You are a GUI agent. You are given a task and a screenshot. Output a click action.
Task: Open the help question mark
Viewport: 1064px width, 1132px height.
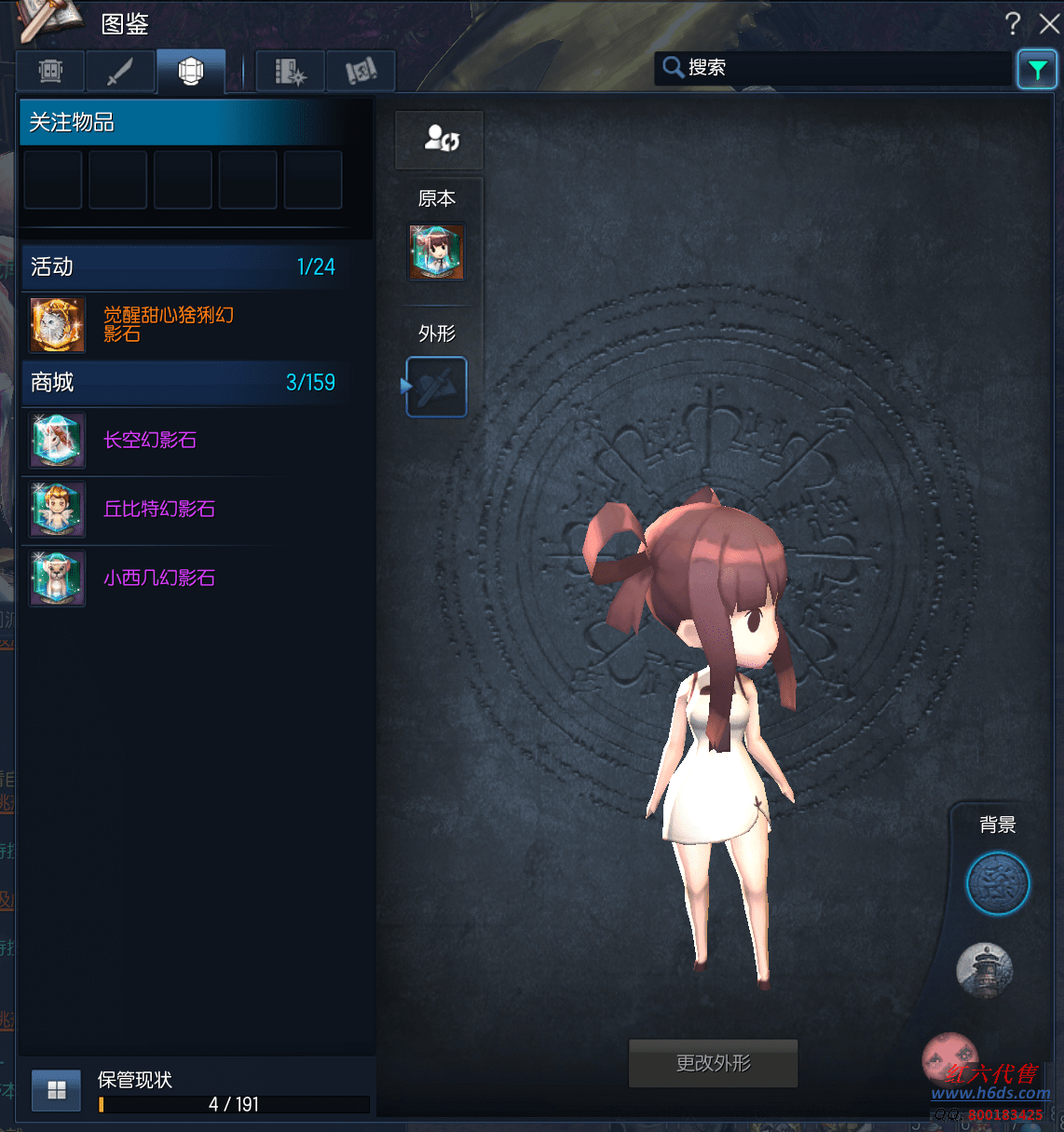[1013, 23]
